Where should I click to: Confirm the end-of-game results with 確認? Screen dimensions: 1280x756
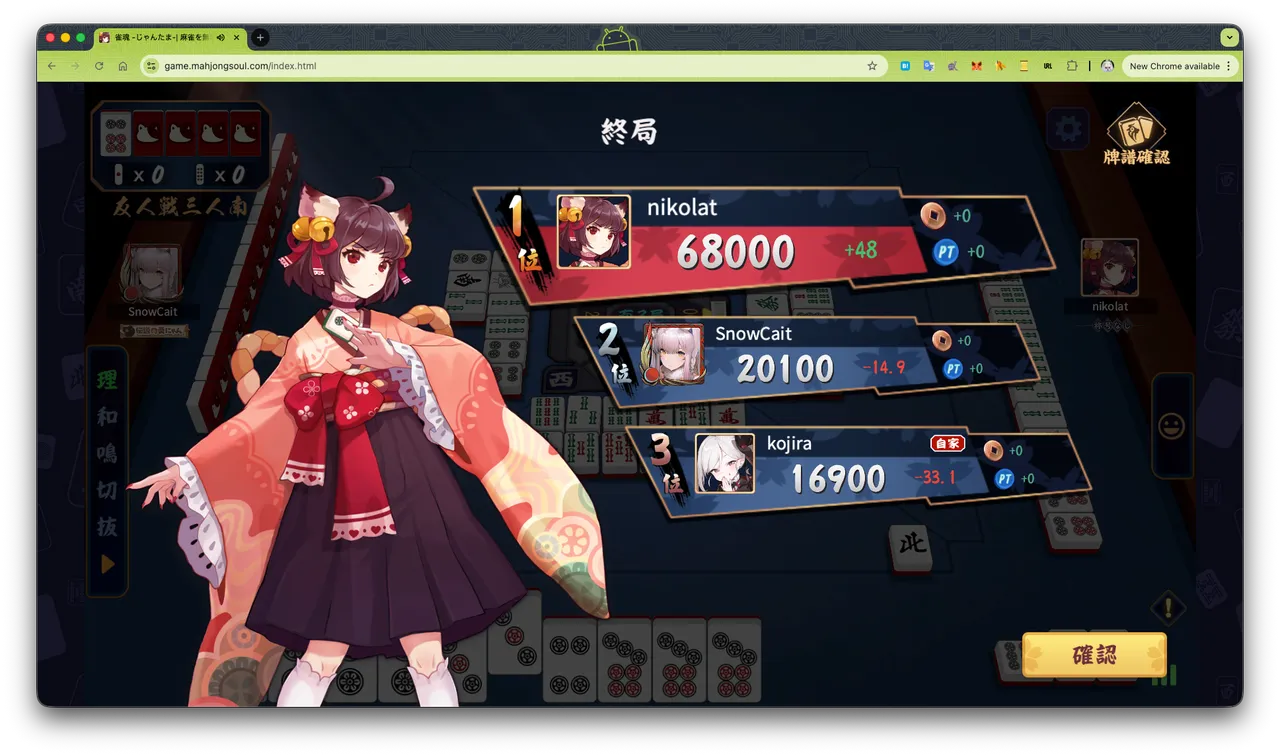click(1094, 655)
